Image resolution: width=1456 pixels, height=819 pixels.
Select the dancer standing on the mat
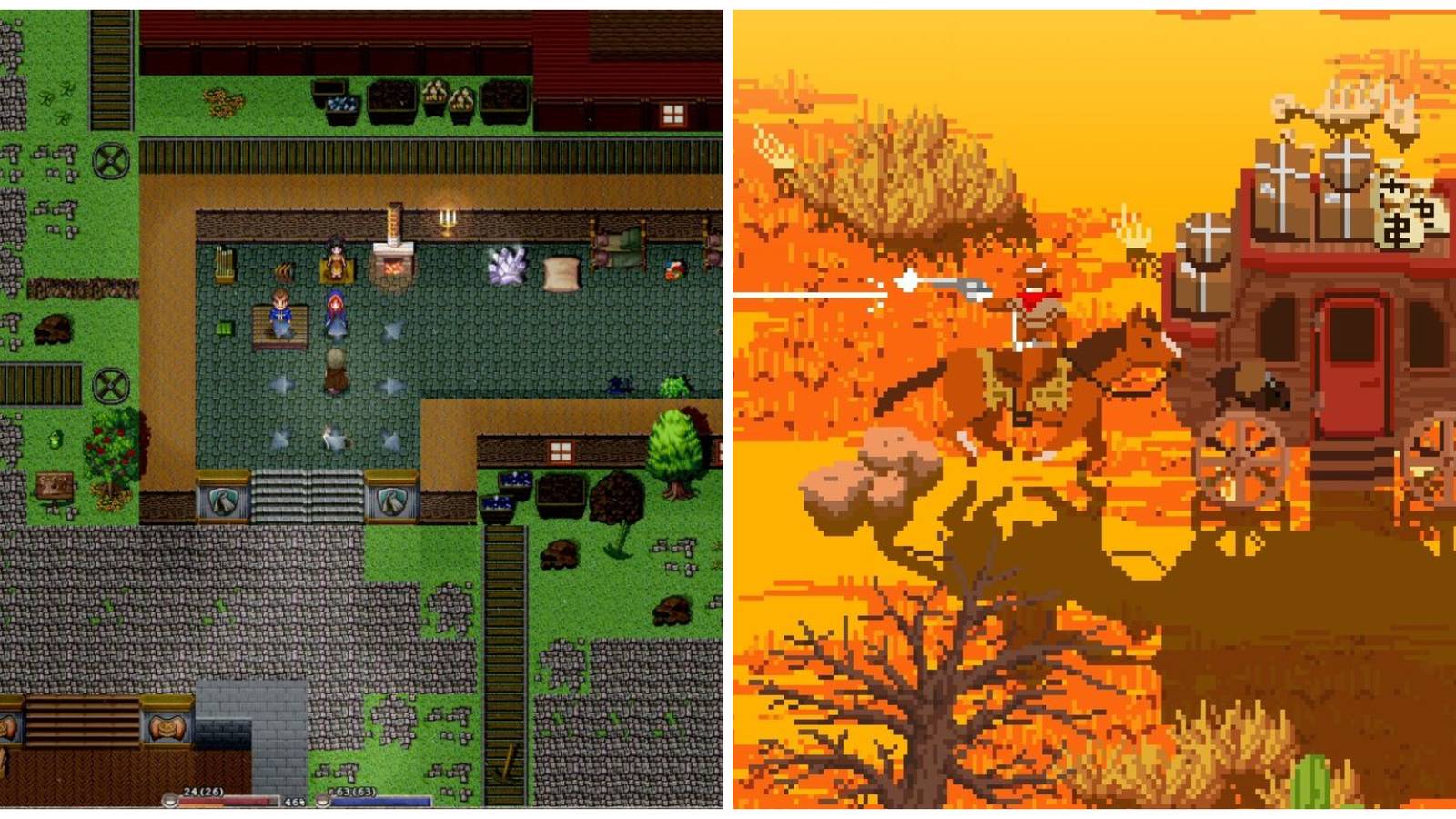click(335, 261)
